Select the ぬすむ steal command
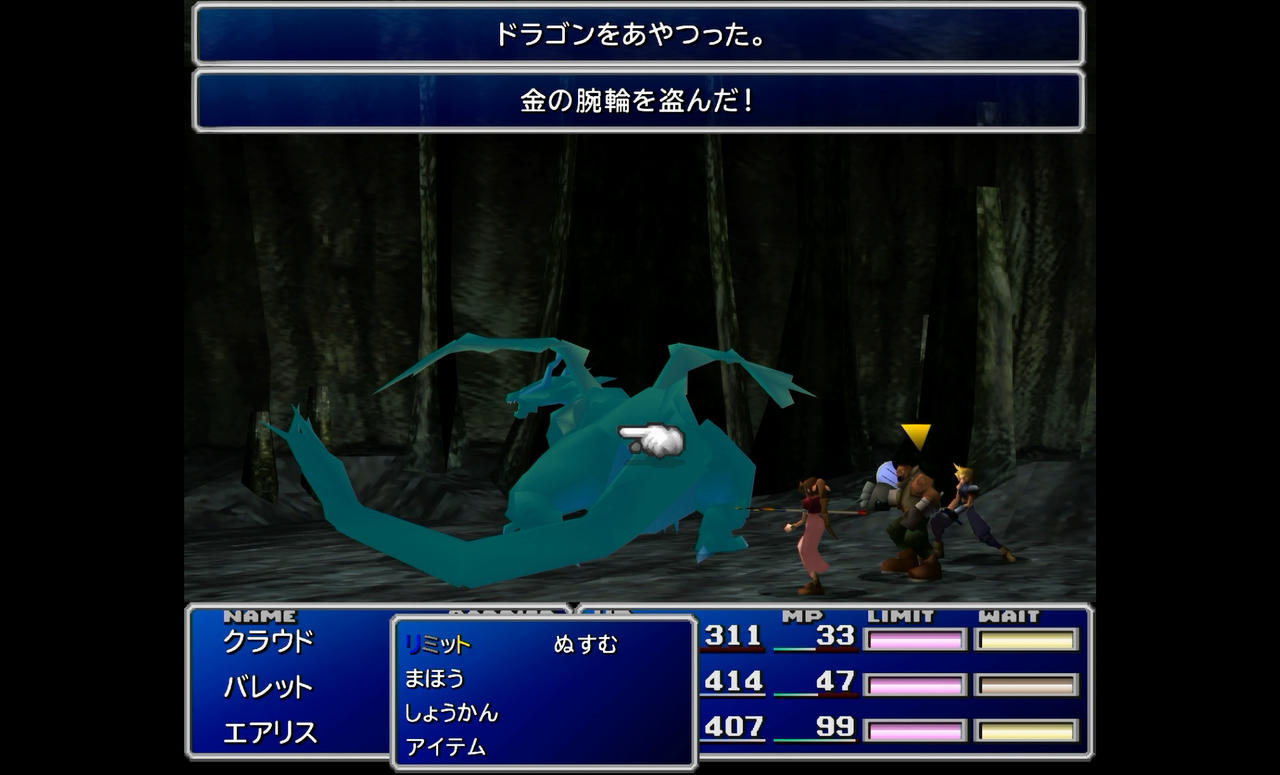The width and height of the screenshot is (1280, 775). click(585, 645)
